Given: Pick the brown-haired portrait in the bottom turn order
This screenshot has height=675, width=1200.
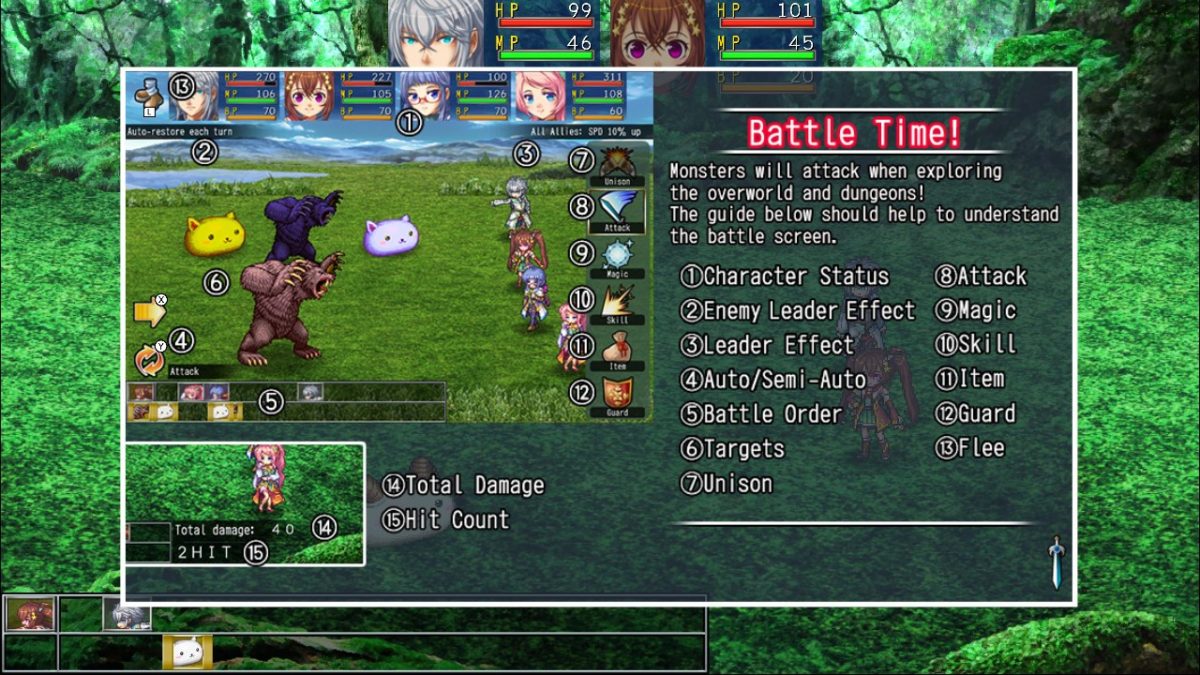Looking at the screenshot, I should tap(30, 613).
